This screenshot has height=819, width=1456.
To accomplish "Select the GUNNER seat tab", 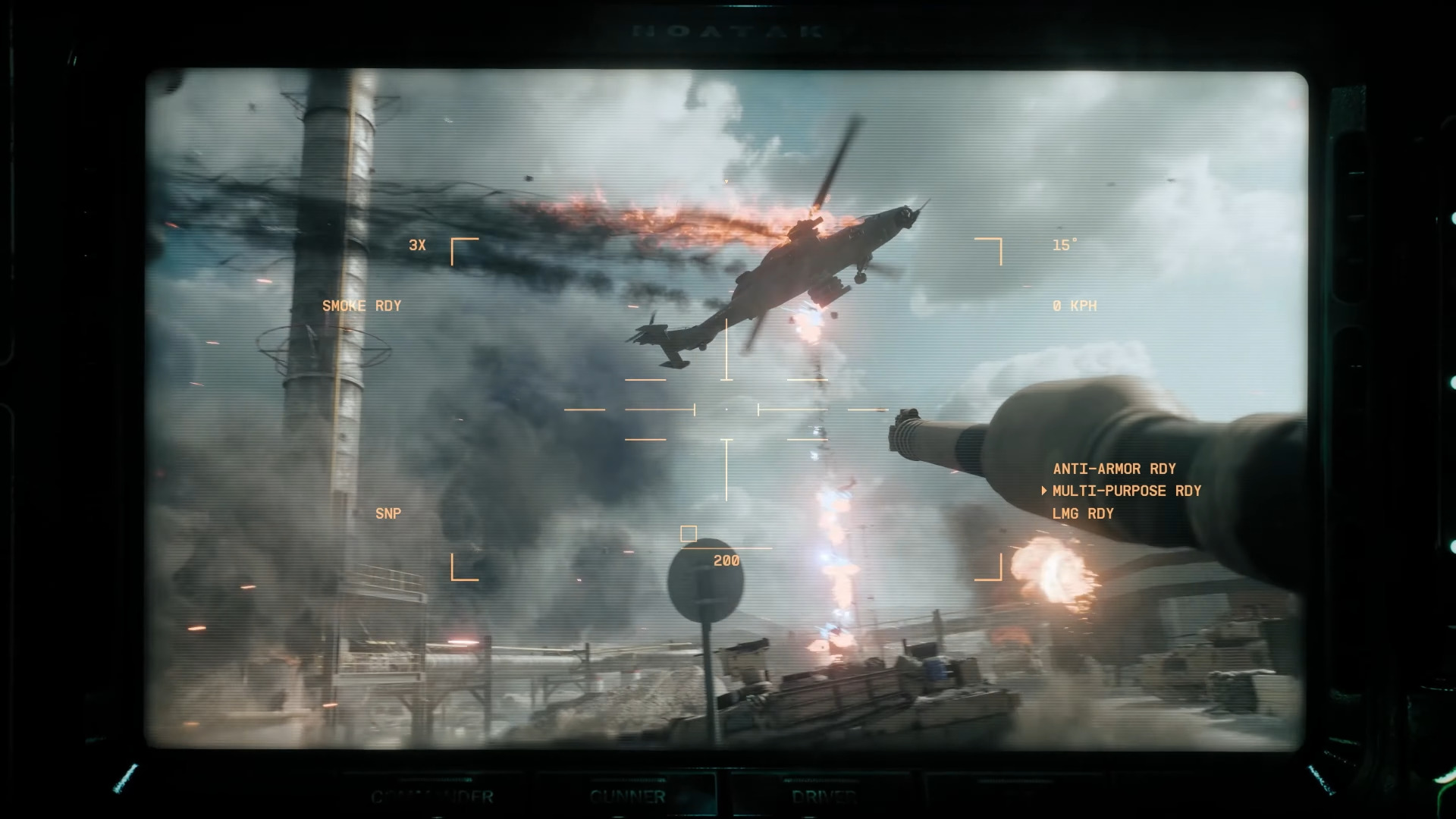I will 627,796.
